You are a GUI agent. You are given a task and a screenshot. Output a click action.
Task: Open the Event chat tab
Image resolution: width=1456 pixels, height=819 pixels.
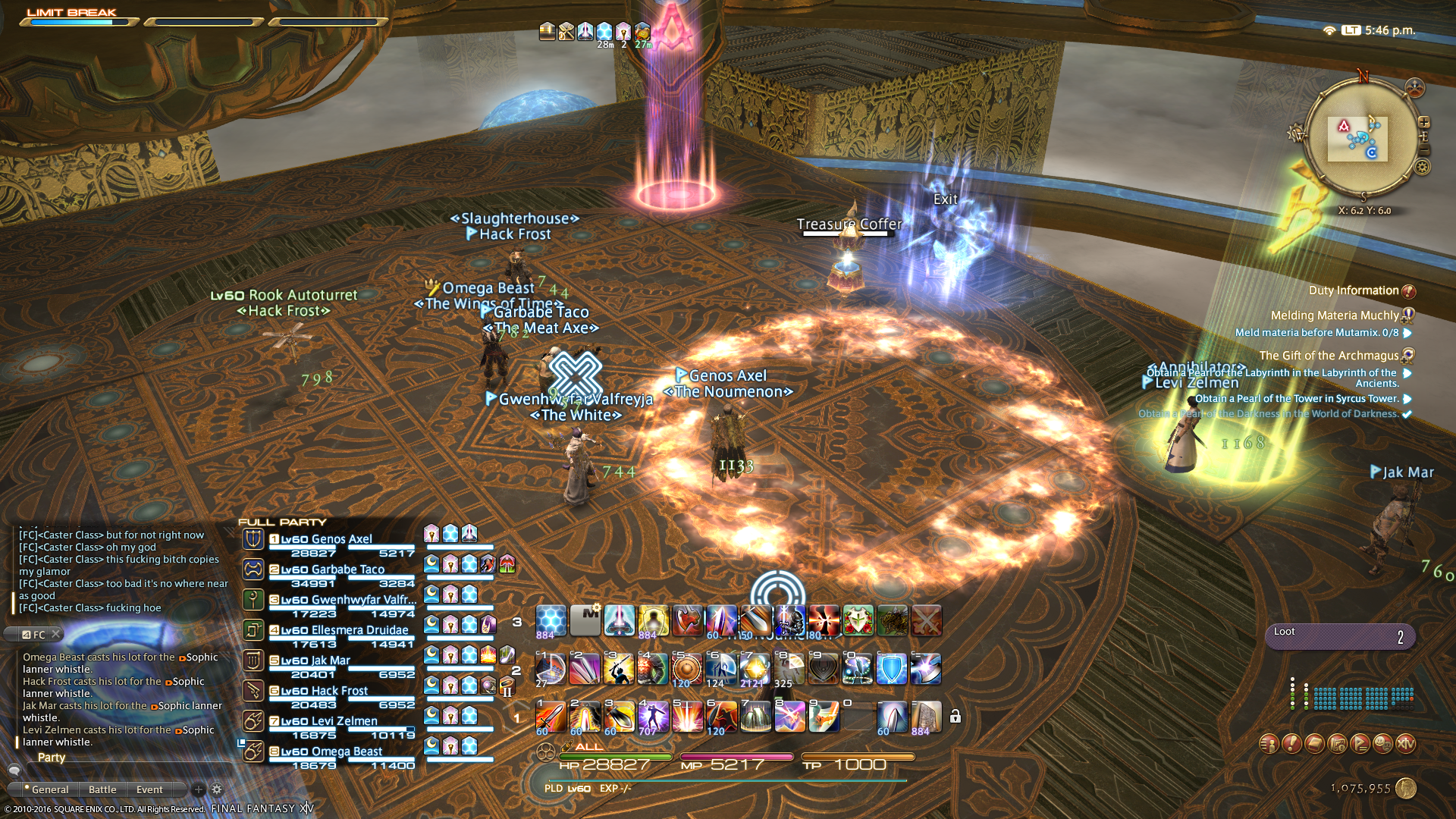149,789
